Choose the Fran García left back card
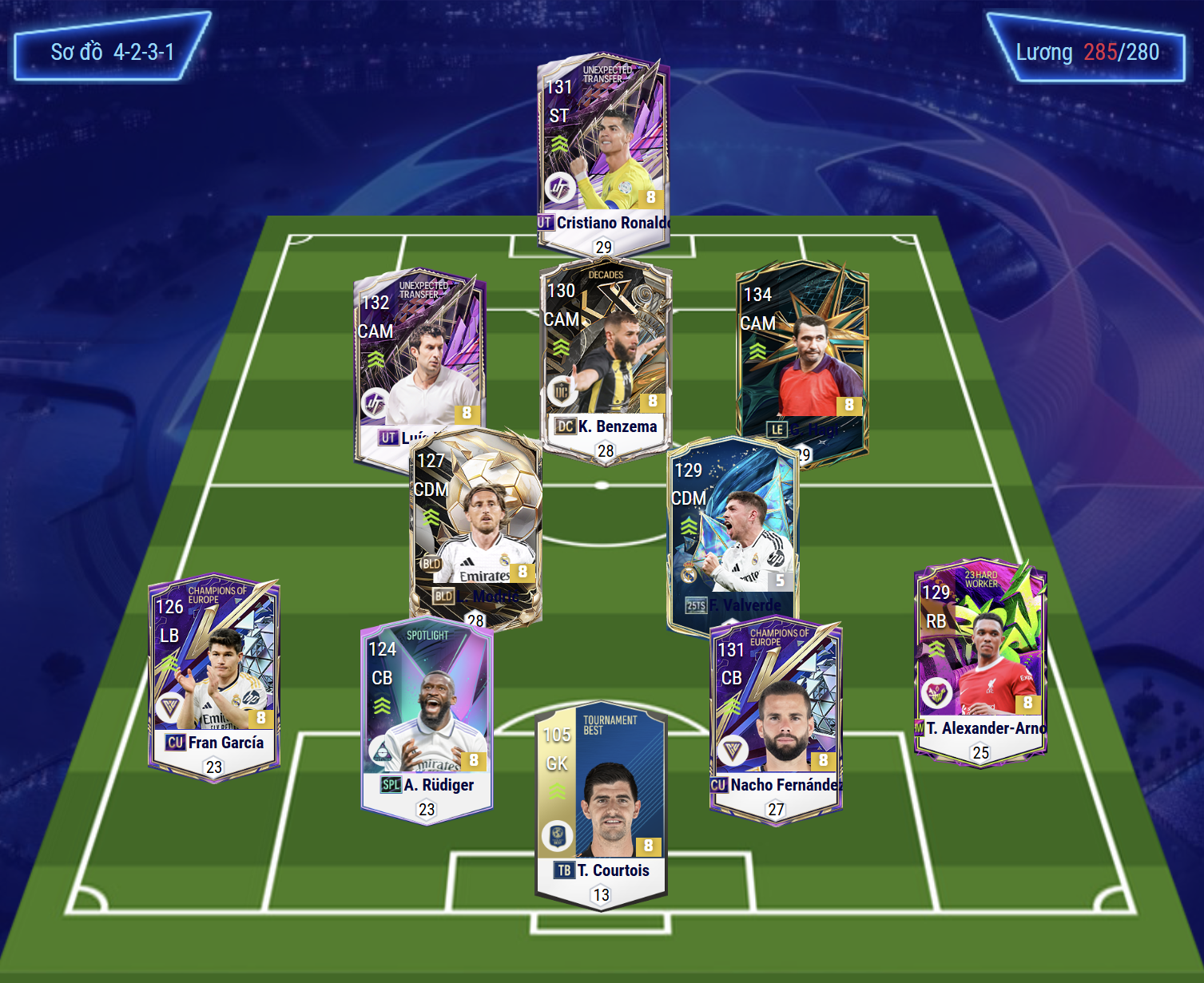 click(x=214, y=675)
